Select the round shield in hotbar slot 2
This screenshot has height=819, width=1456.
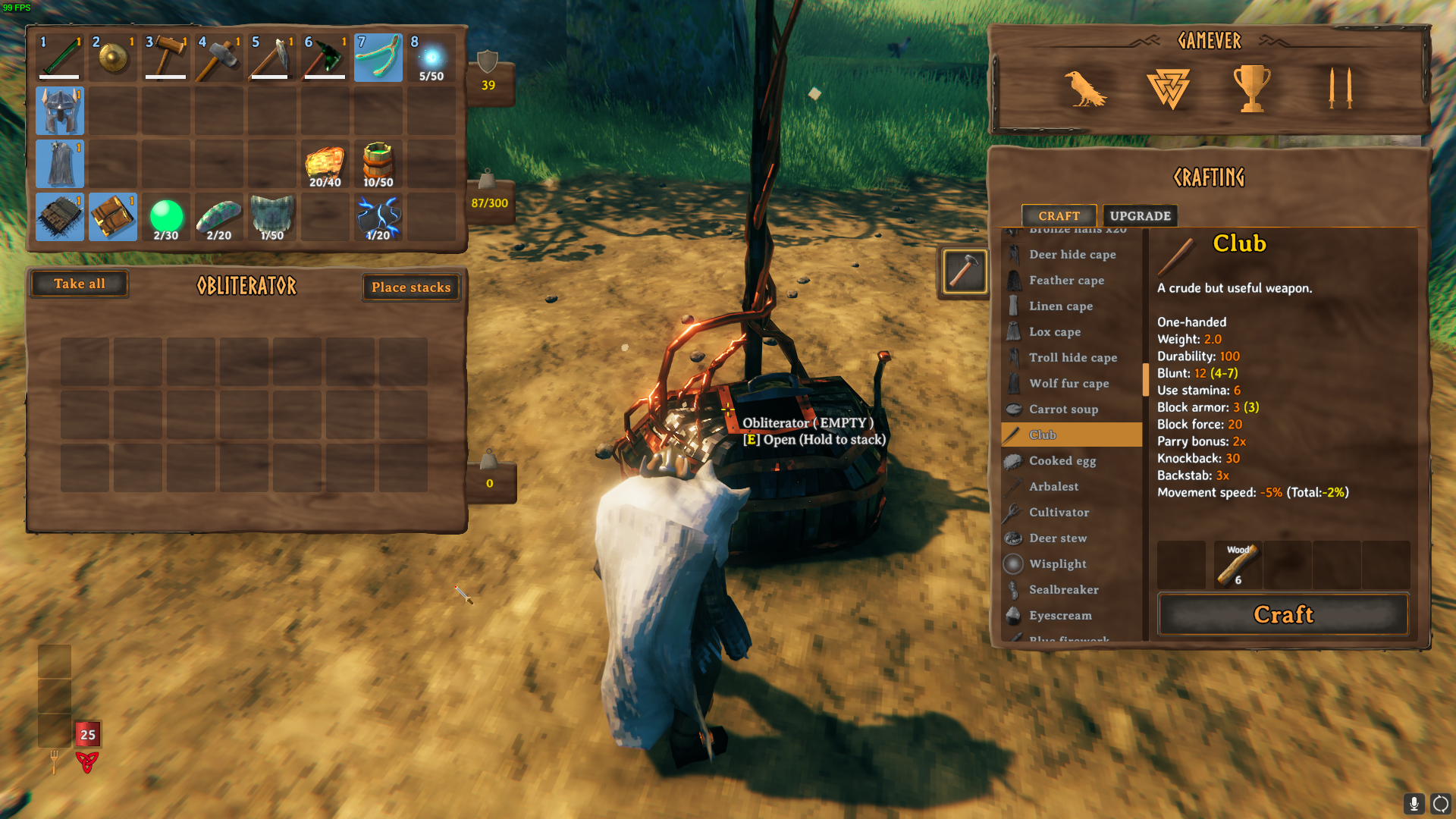pyautogui.click(x=113, y=58)
